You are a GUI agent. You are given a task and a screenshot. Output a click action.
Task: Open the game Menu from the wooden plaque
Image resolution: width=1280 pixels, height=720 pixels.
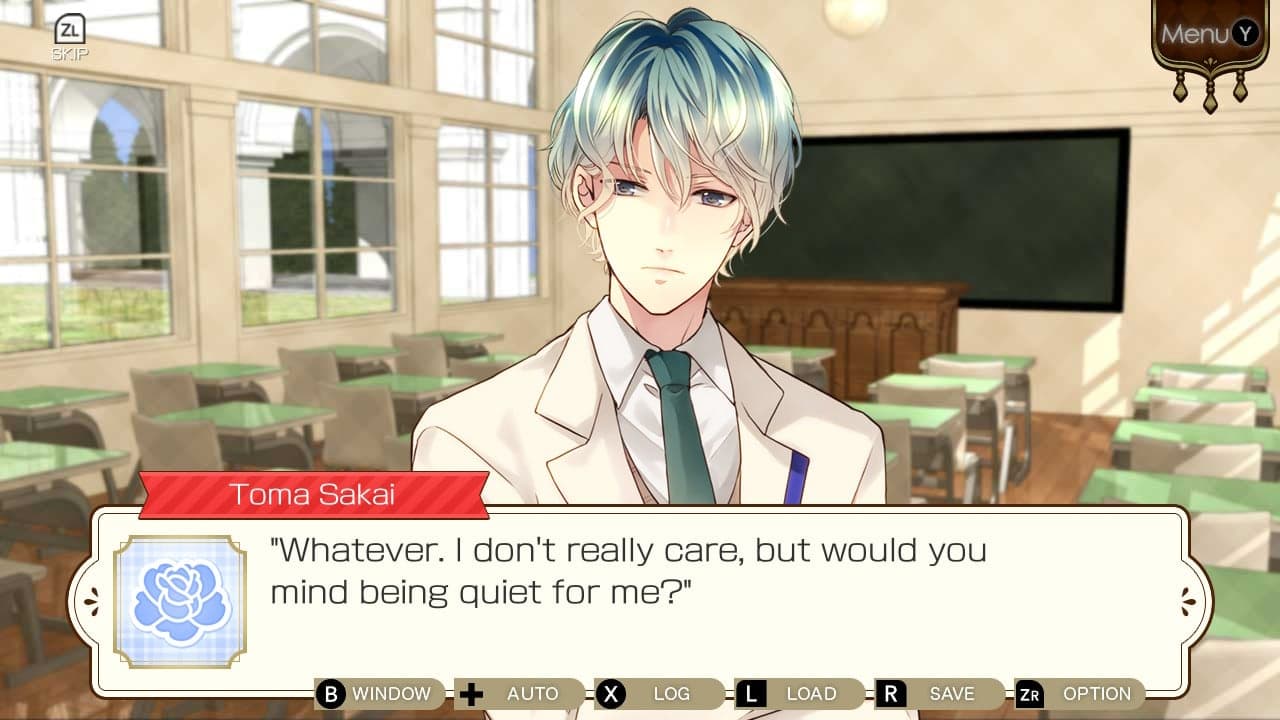pyautogui.click(x=1204, y=33)
